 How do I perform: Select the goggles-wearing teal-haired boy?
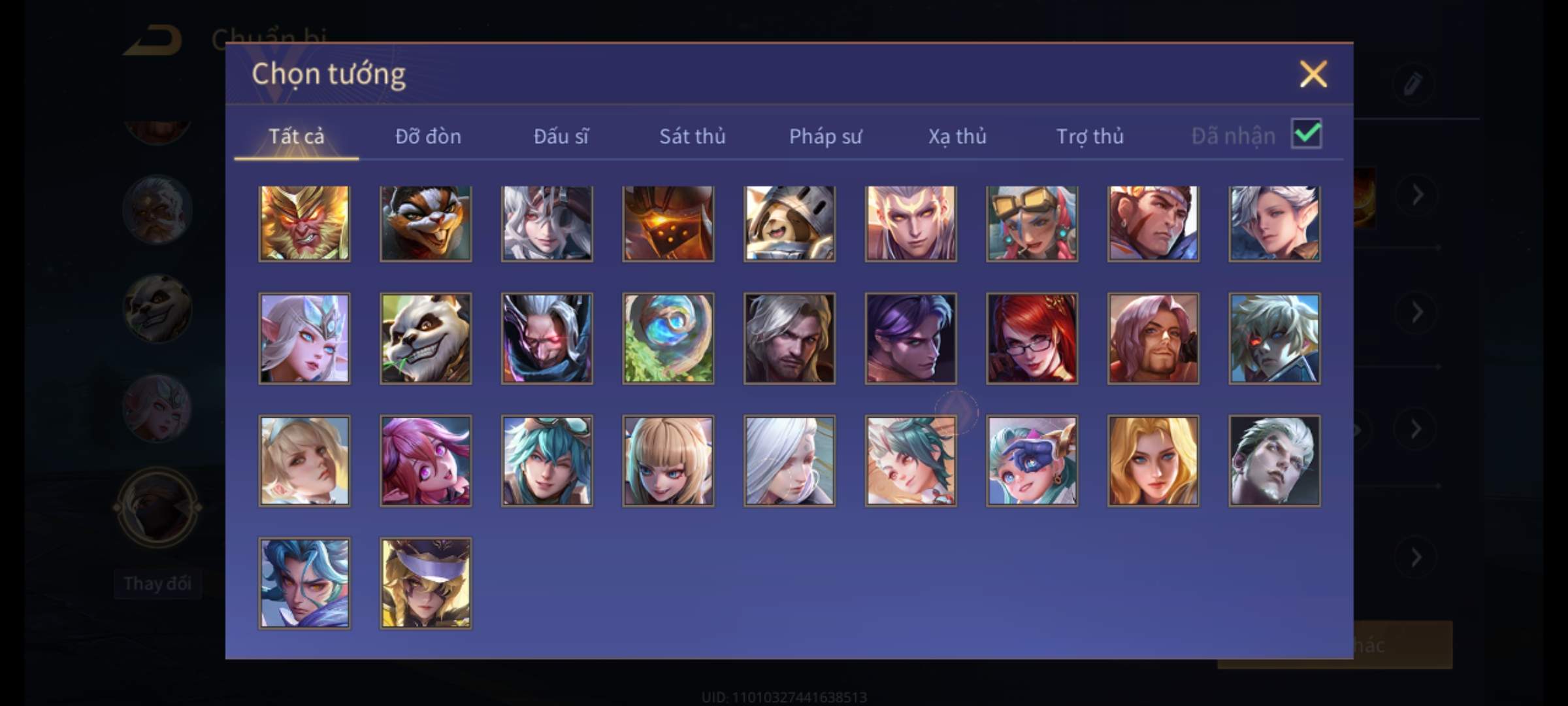[x=547, y=461]
